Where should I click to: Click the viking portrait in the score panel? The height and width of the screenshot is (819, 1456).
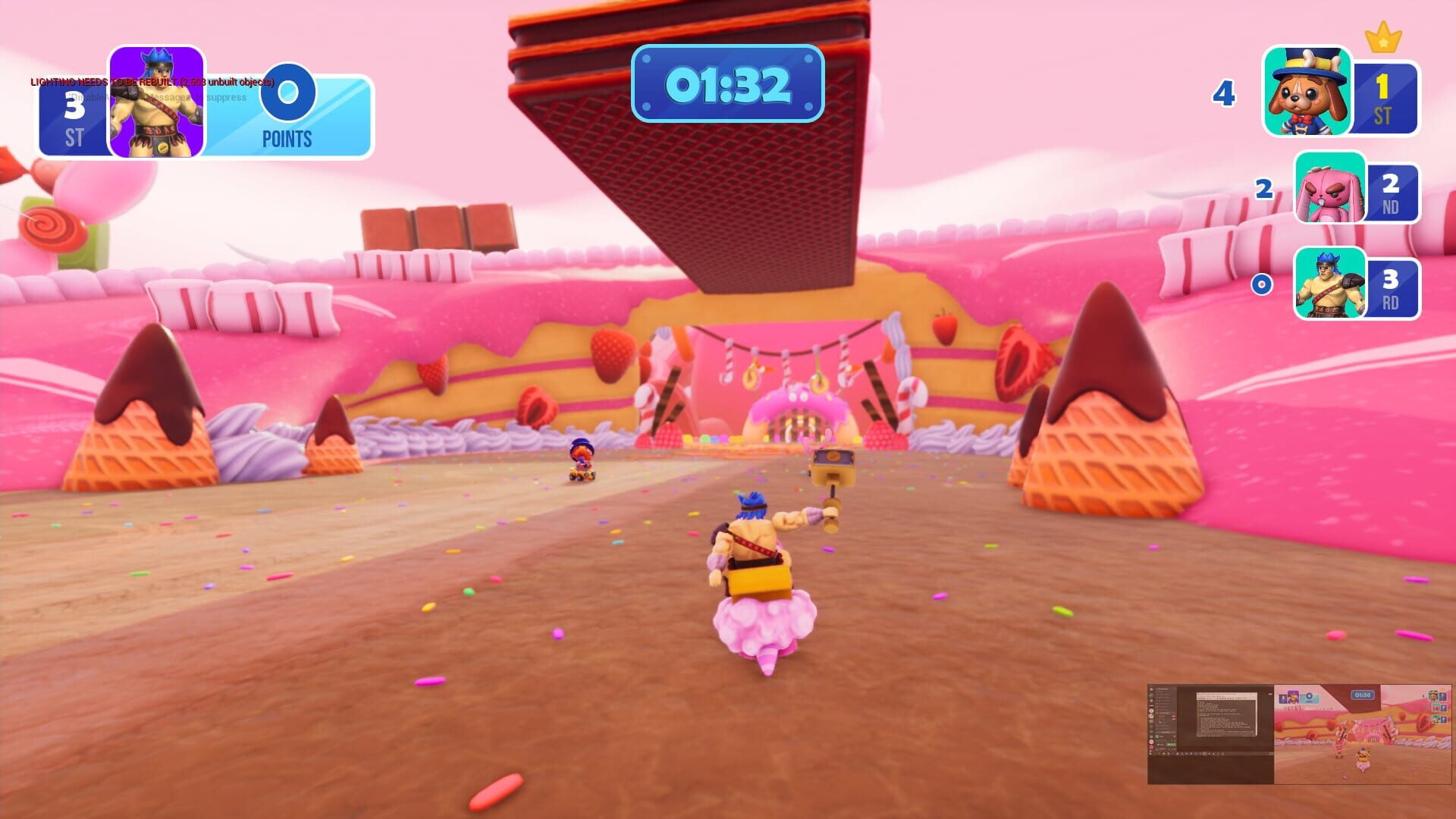pos(155,102)
